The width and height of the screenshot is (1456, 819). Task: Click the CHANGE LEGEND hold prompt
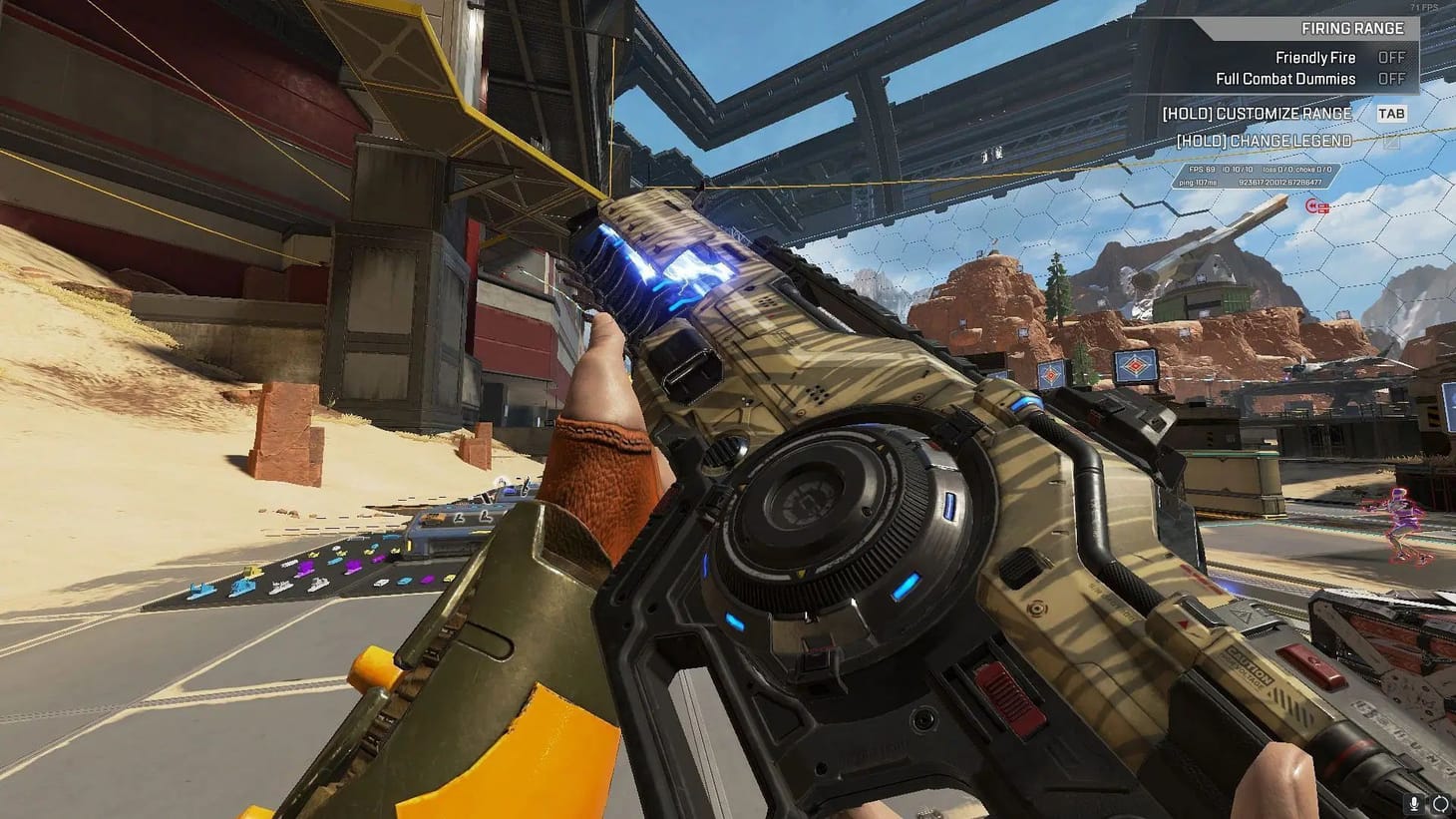click(x=1265, y=141)
